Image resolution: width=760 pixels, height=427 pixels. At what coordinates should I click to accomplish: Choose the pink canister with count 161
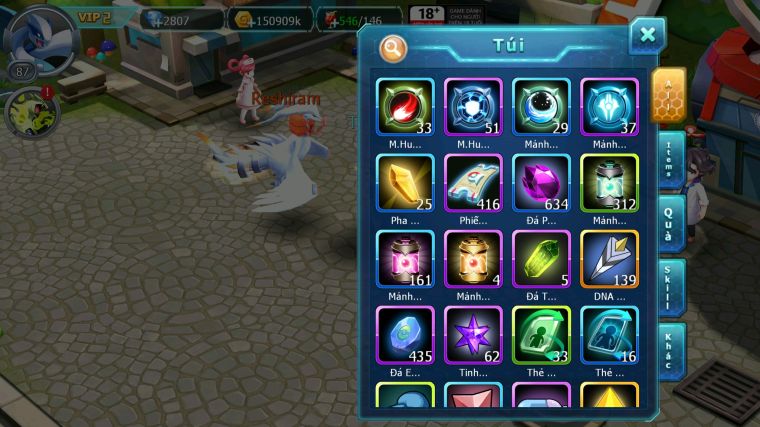point(405,259)
